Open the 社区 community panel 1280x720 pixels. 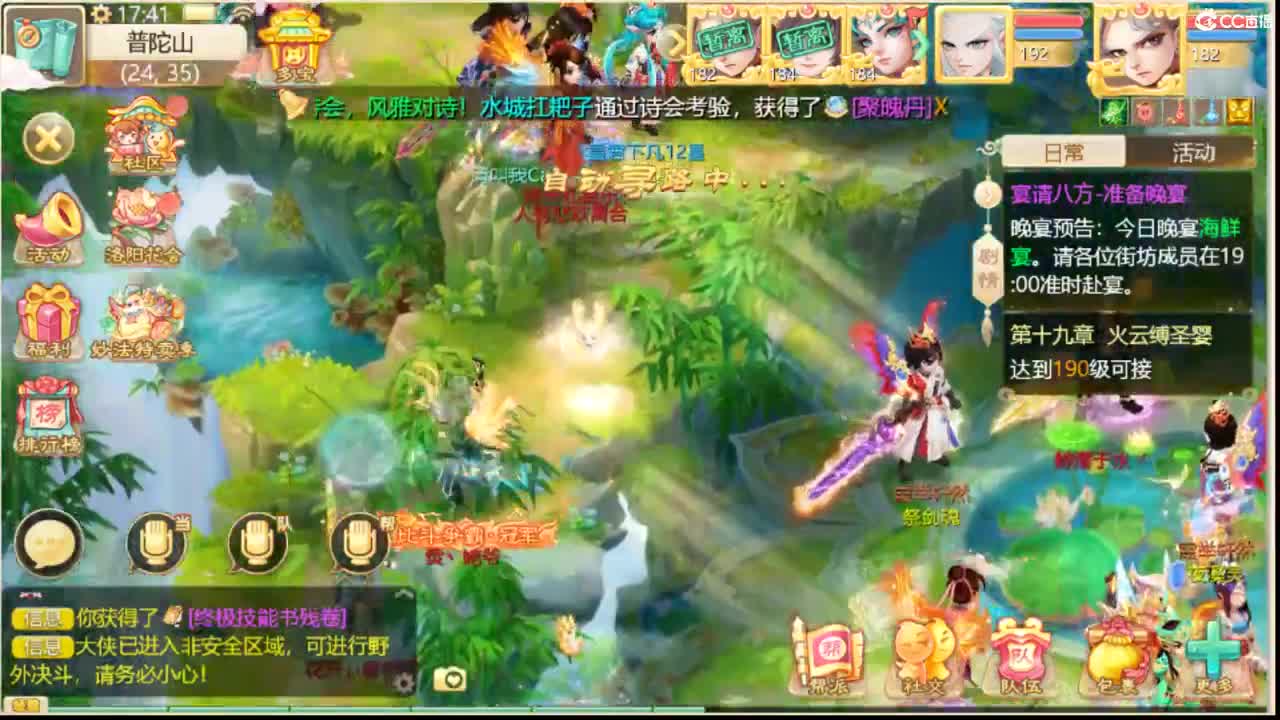[x=135, y=138]
